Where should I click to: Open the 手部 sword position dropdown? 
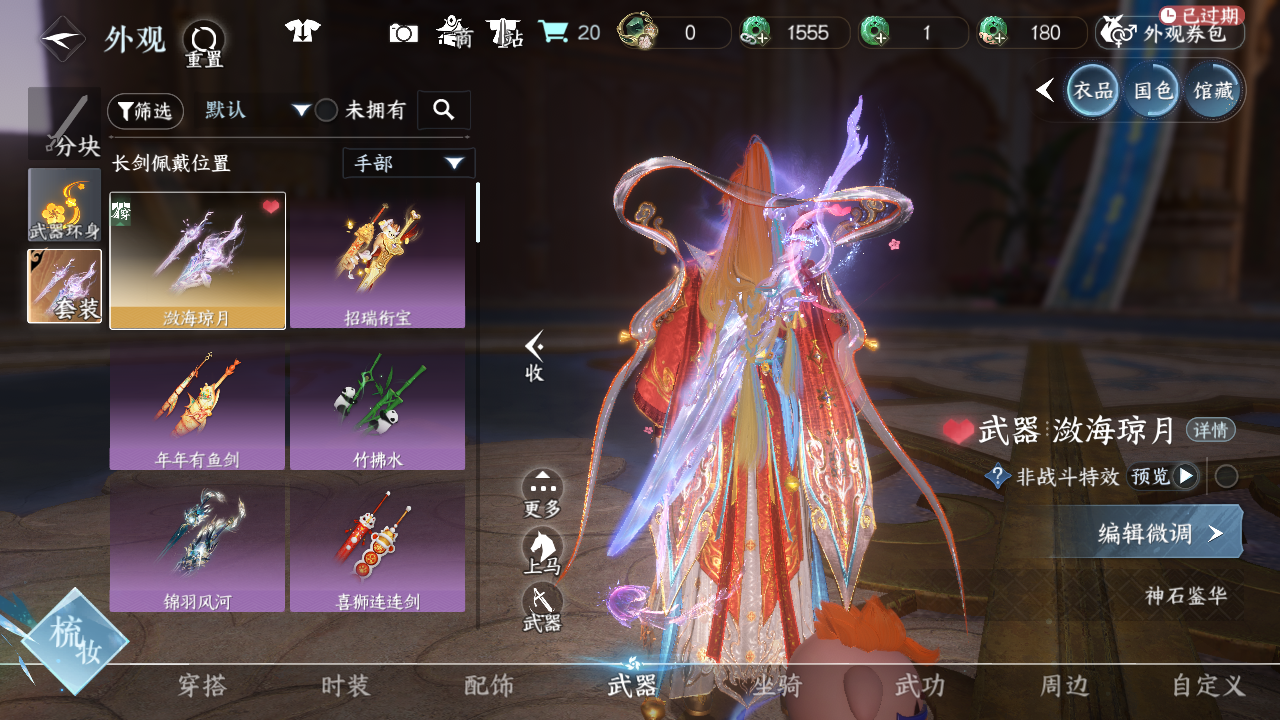408,163
